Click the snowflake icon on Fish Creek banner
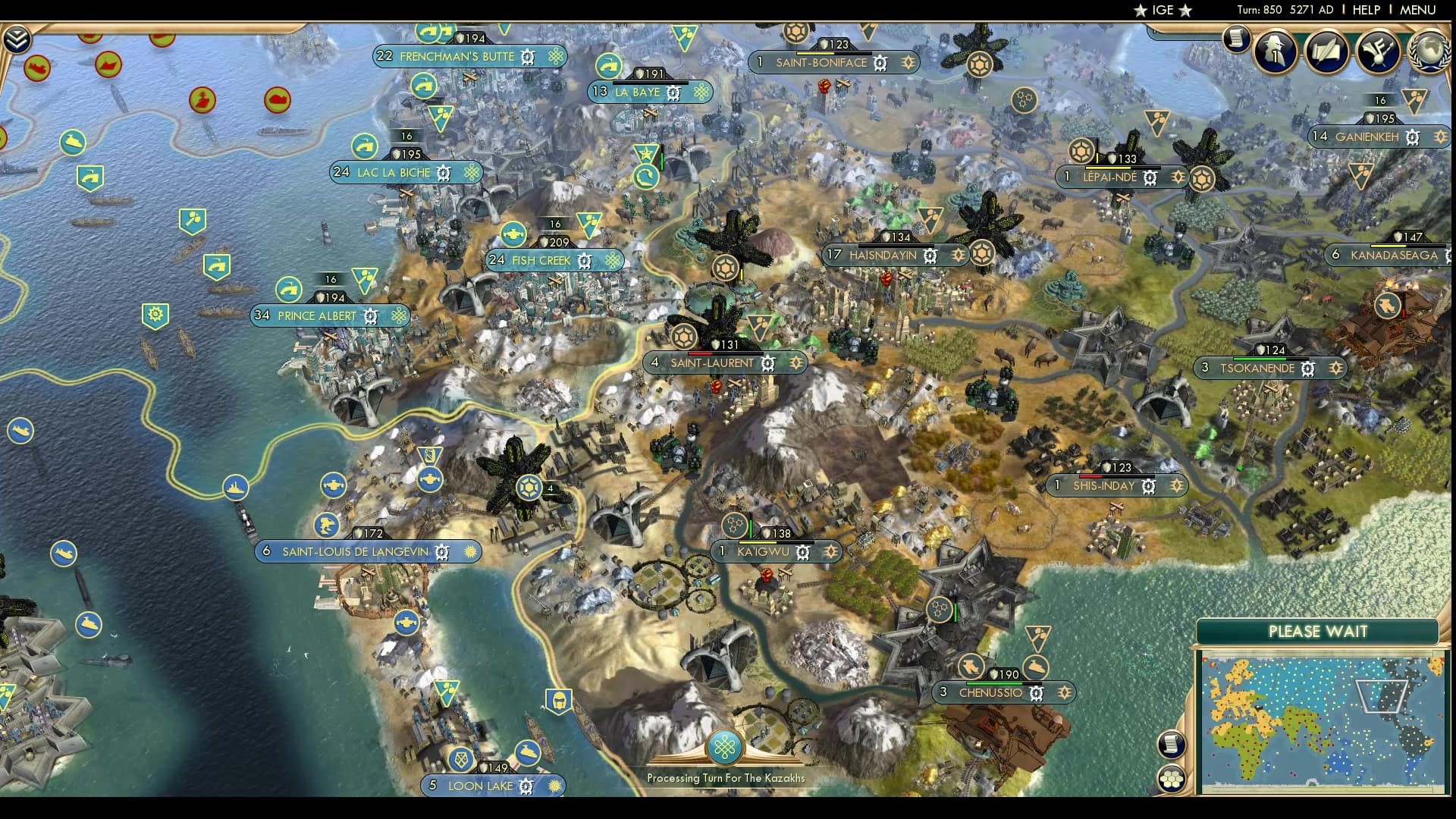1456x819 pixels. (x=611, y=260)
